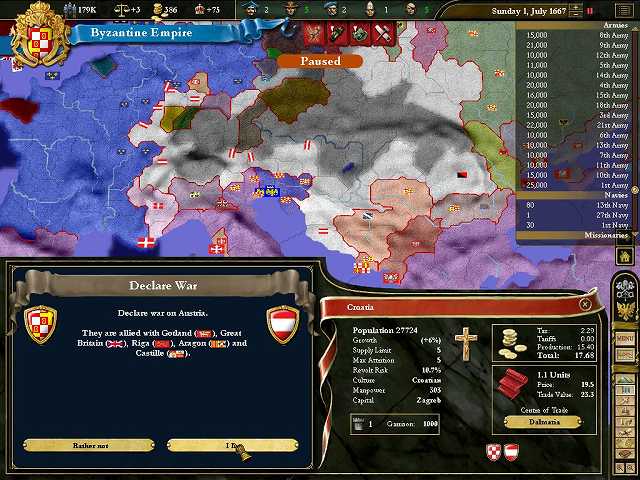
Task: Open the Dalmatia centre of trade
Action: (544, 422)
